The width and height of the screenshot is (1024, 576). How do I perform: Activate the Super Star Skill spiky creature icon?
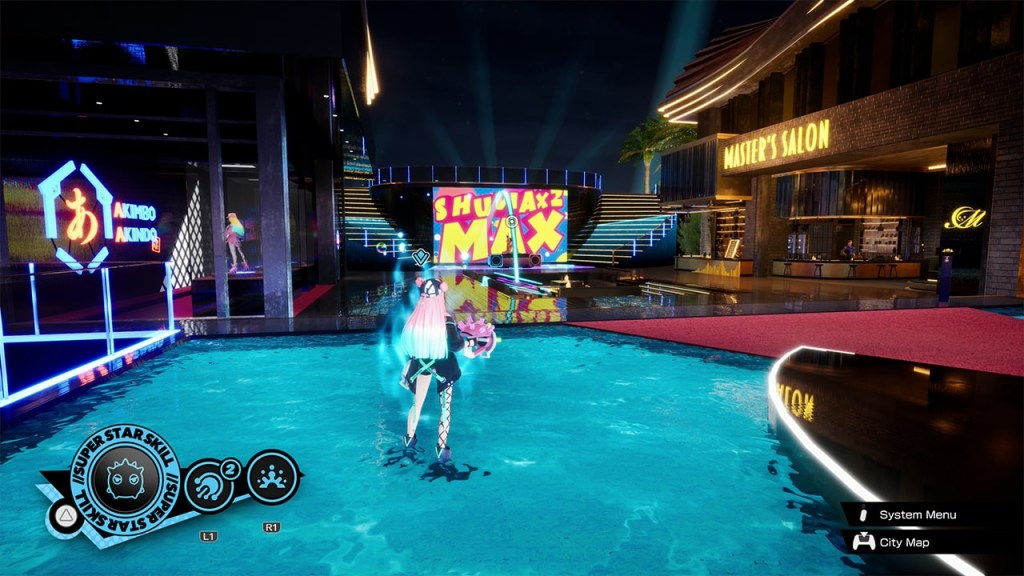click(126, 477)
